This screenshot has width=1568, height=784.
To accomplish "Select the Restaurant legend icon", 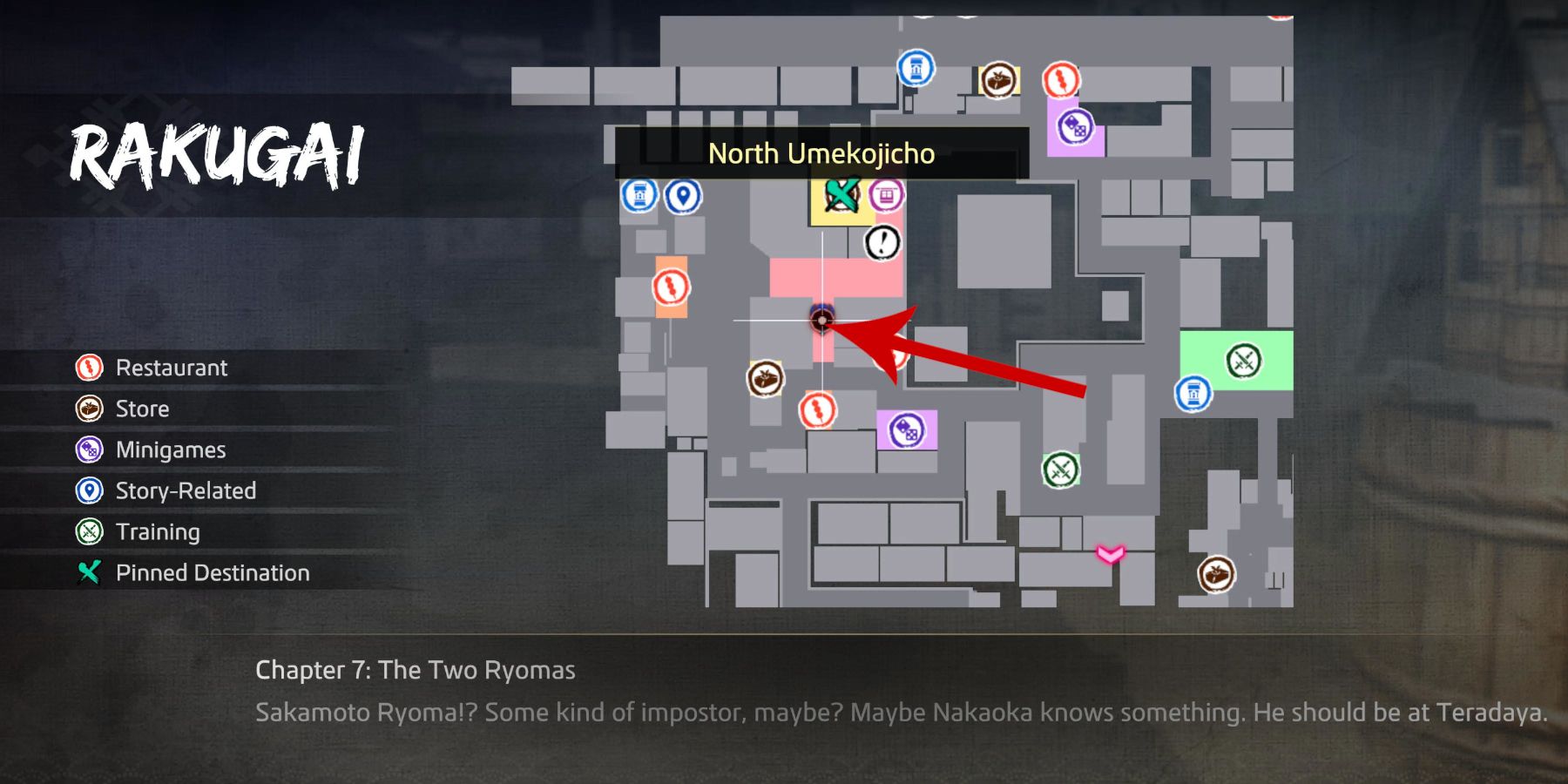I will pyautogui.click(x=88, y=368).
